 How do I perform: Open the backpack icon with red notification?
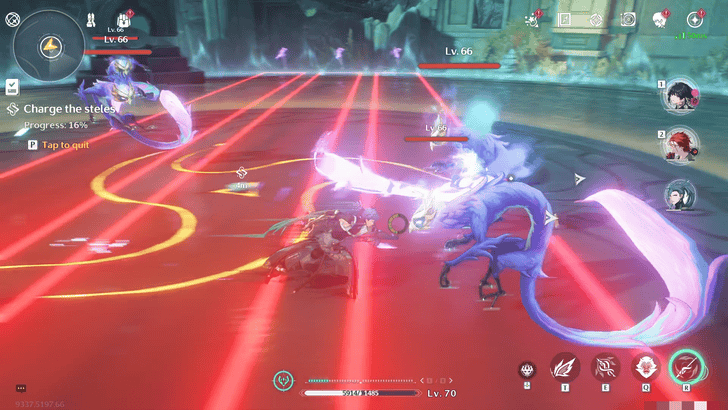click(x=125, y=19)
